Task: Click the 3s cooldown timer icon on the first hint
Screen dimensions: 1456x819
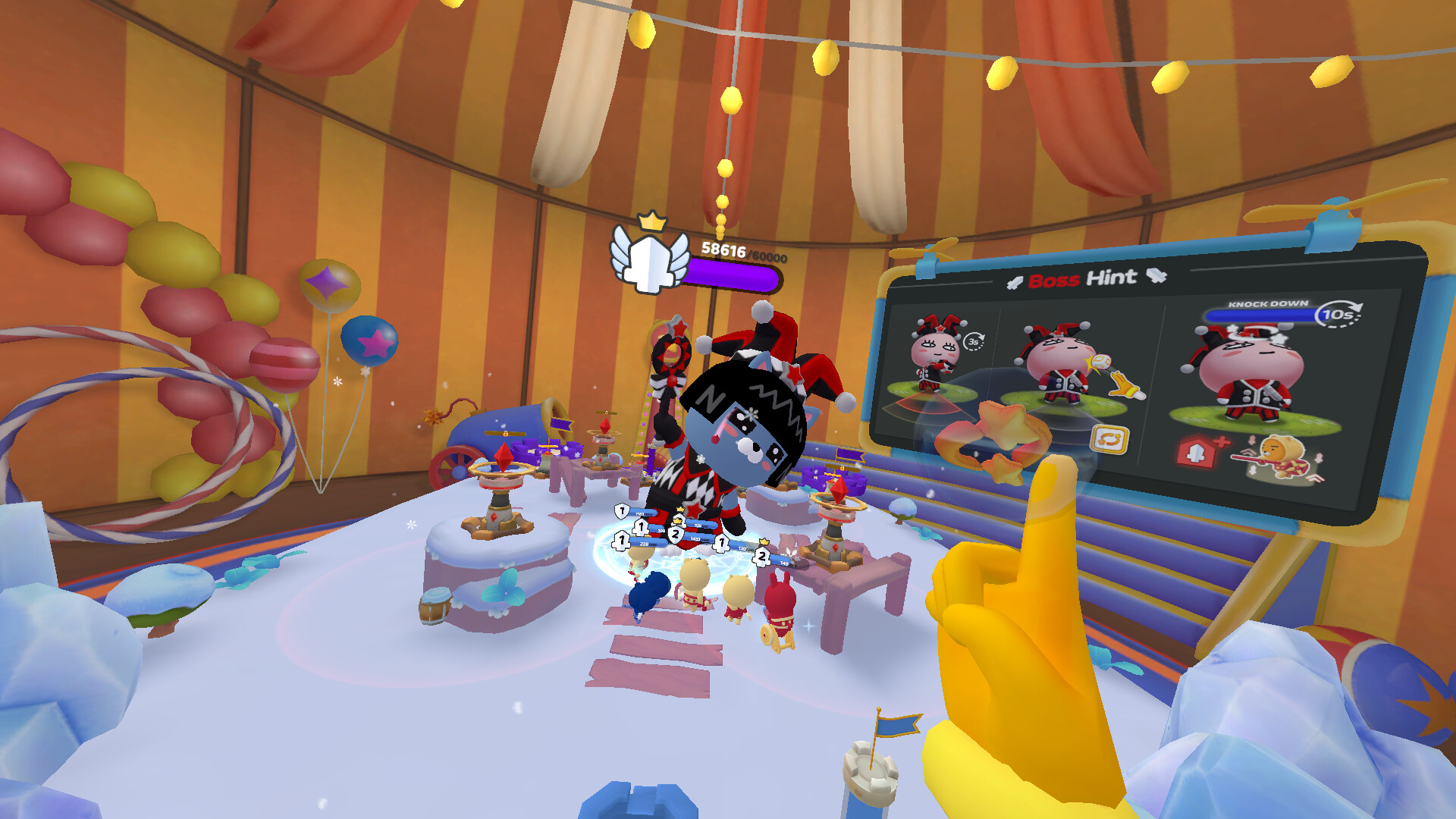Action: [974, 341]
